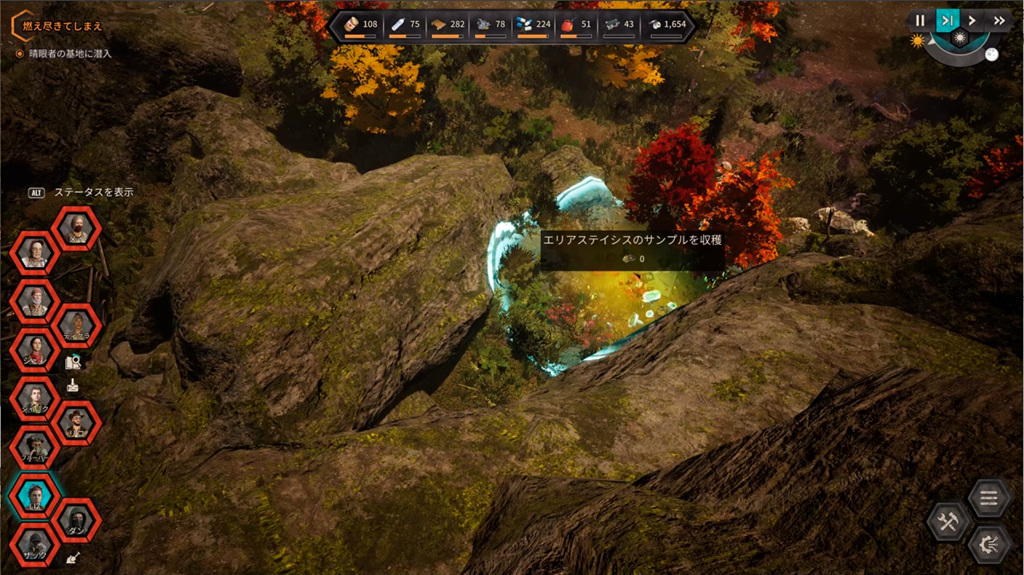Open the gear and circuits tech menu
This screenshot has width=1024, height=575.
coord(988,545)
